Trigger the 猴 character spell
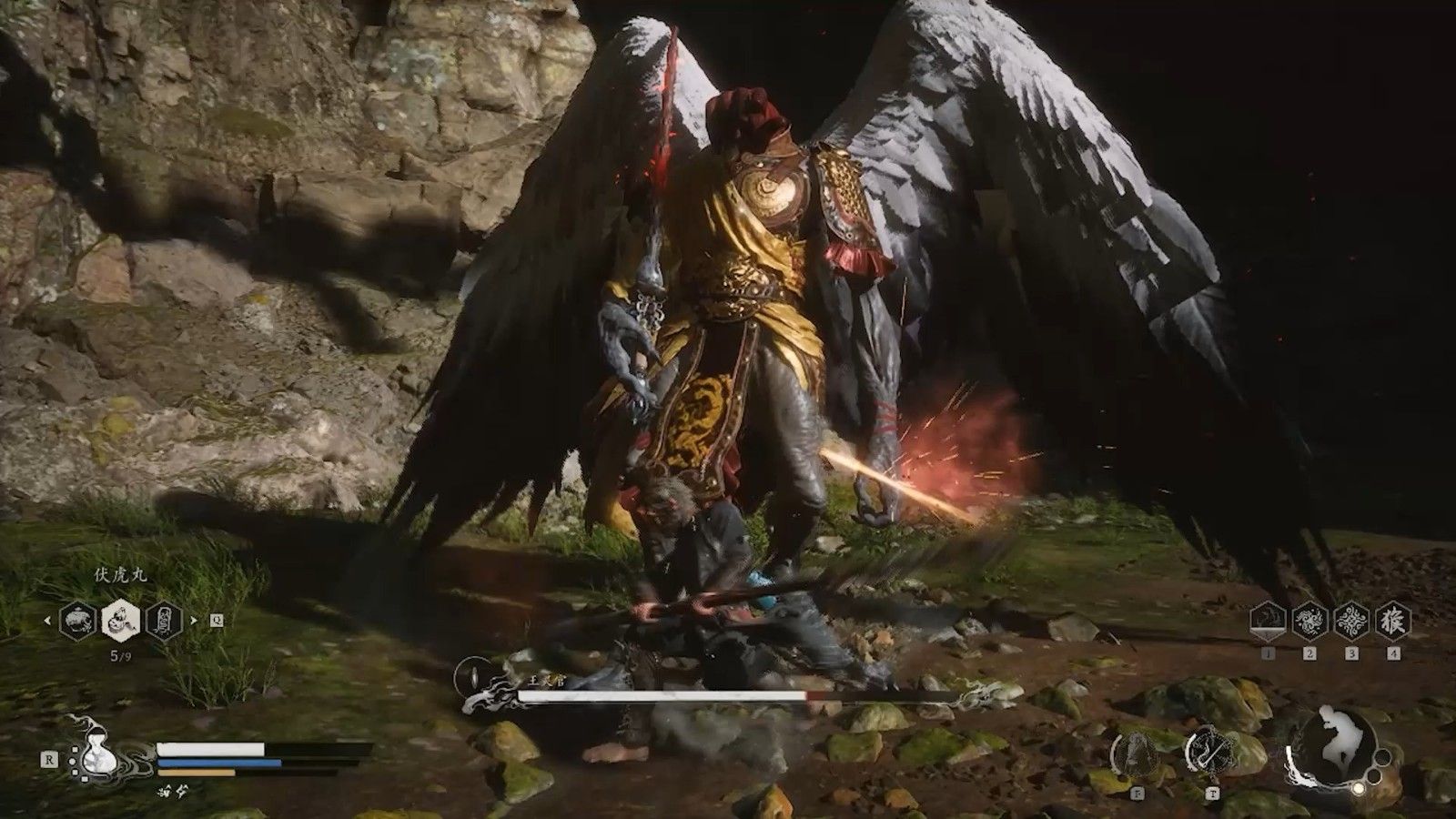Viewport: 1456px width, 819px height. click(x=1393, y=622)
